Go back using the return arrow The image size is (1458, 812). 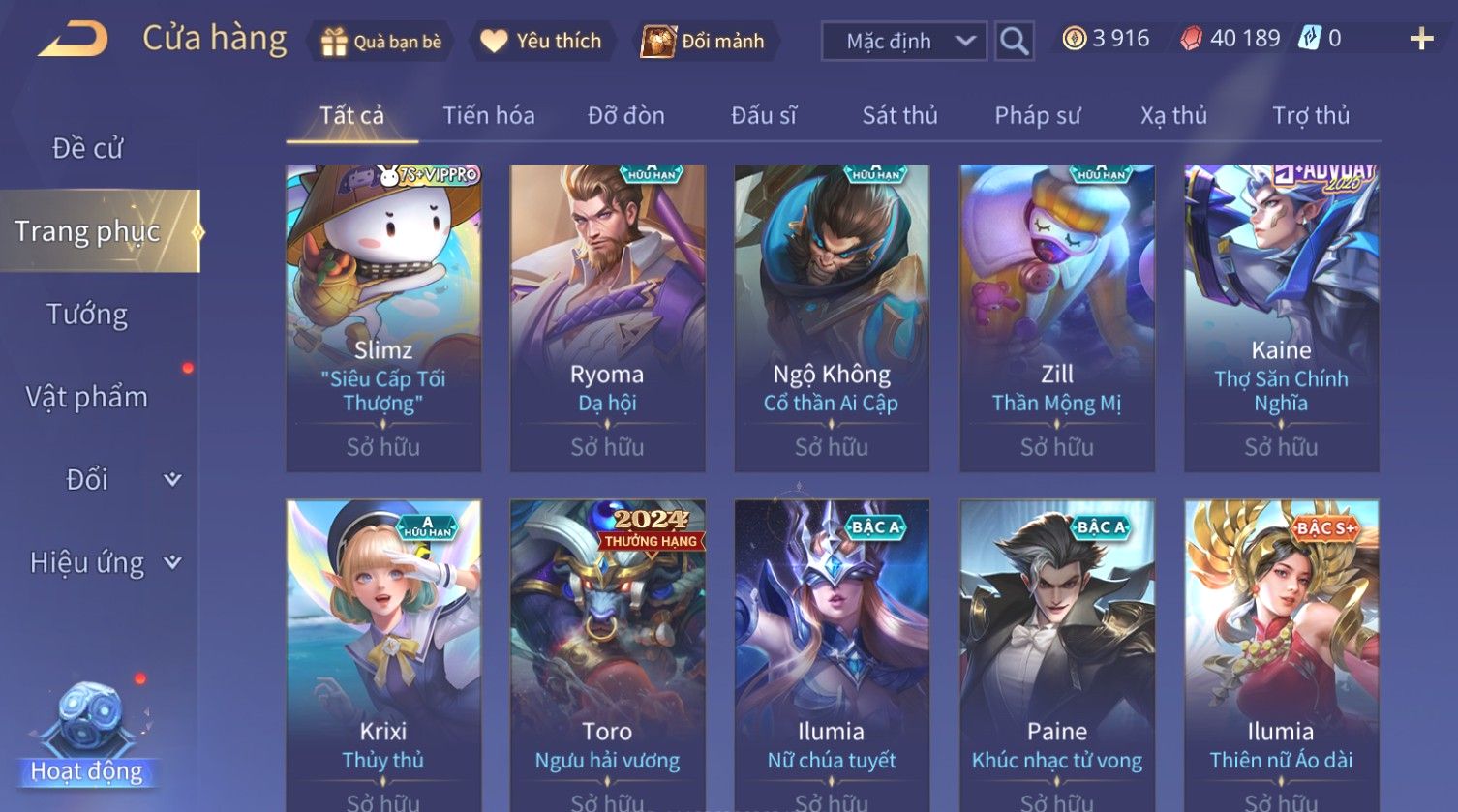click(x=74, y=40)
